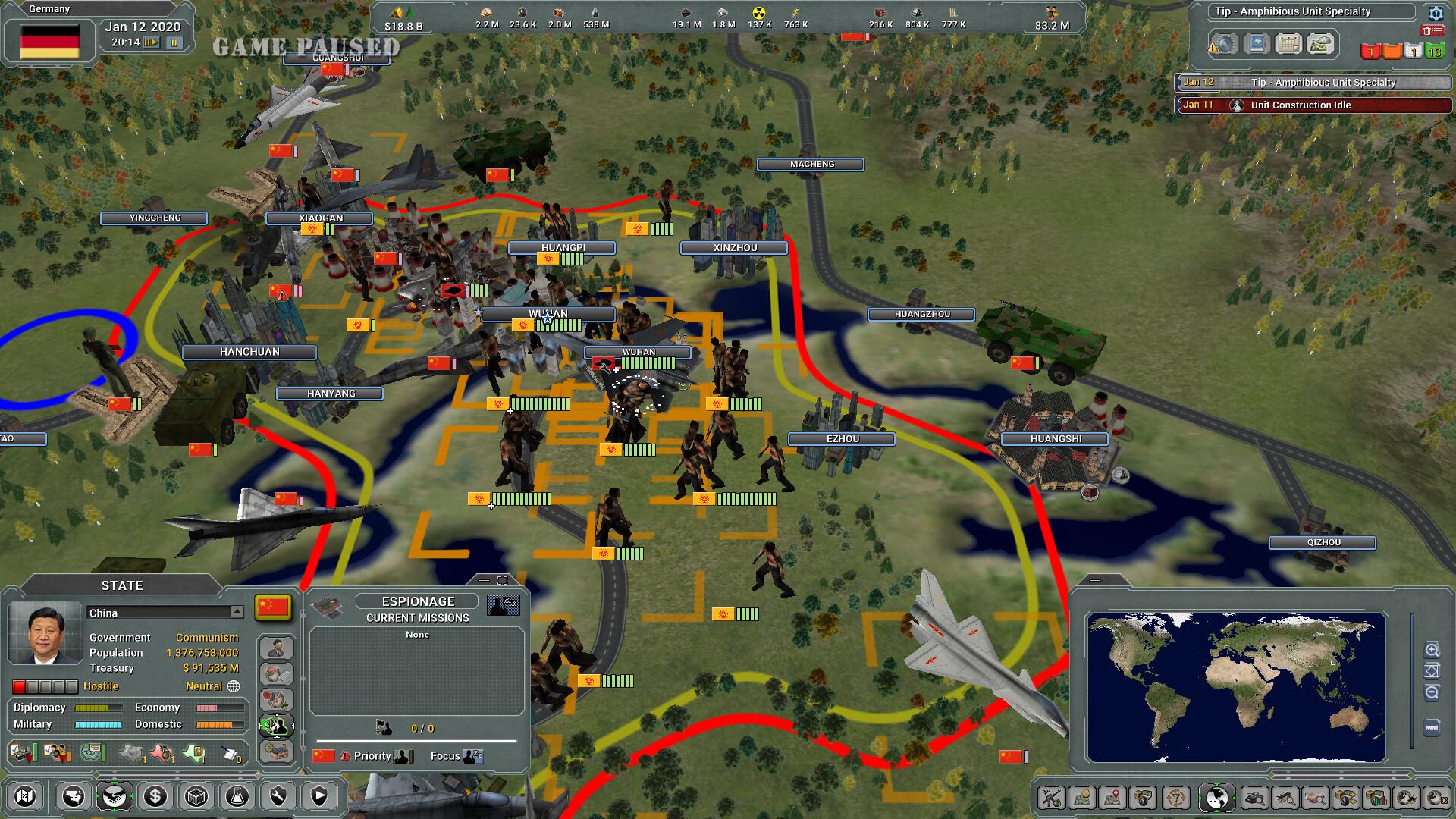Select the Amphibious Unit Specialty tip message

[1326, 83]
